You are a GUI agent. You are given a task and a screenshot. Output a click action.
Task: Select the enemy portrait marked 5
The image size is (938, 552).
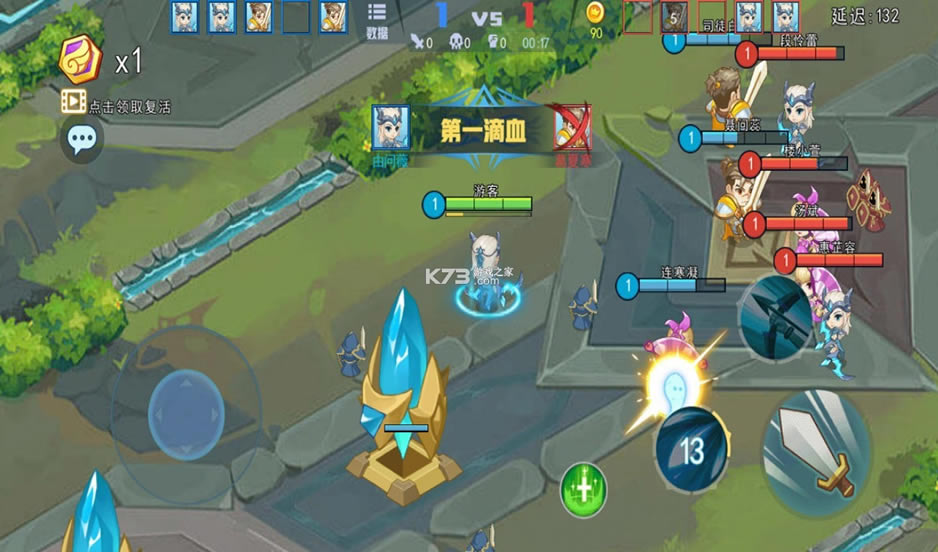[673, 17]
